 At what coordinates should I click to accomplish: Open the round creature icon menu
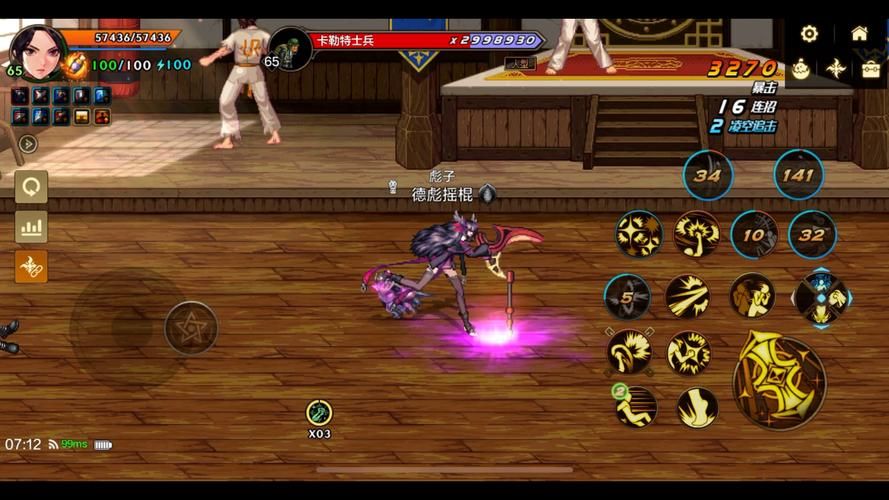801,69
